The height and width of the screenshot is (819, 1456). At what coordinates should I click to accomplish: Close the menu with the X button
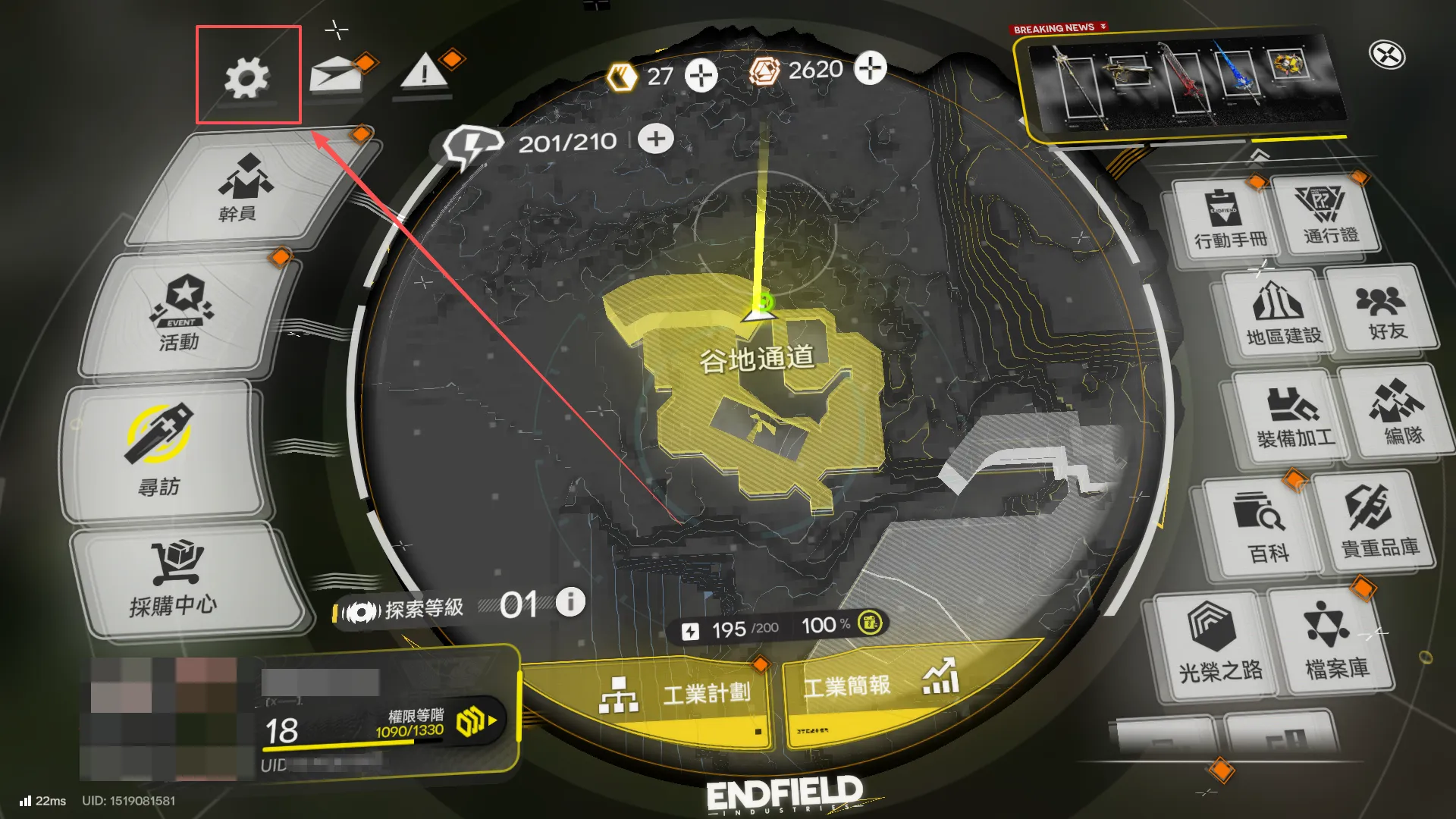coord(1387,55)
